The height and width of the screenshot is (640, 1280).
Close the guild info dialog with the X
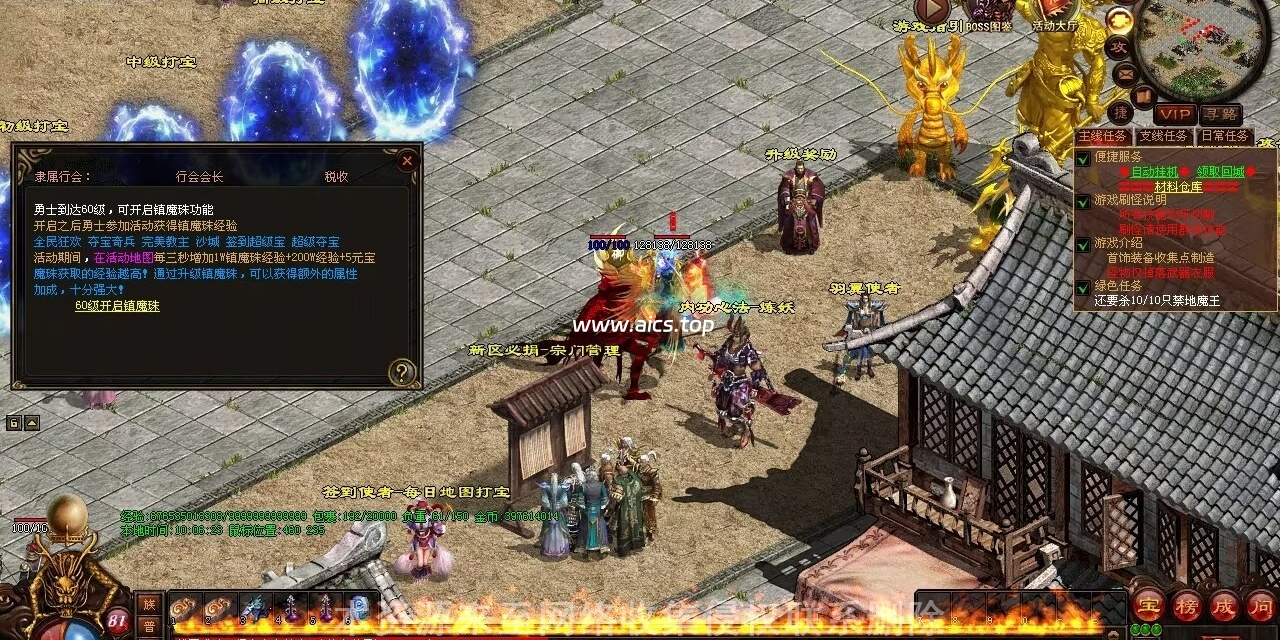(x=406, y=160)
